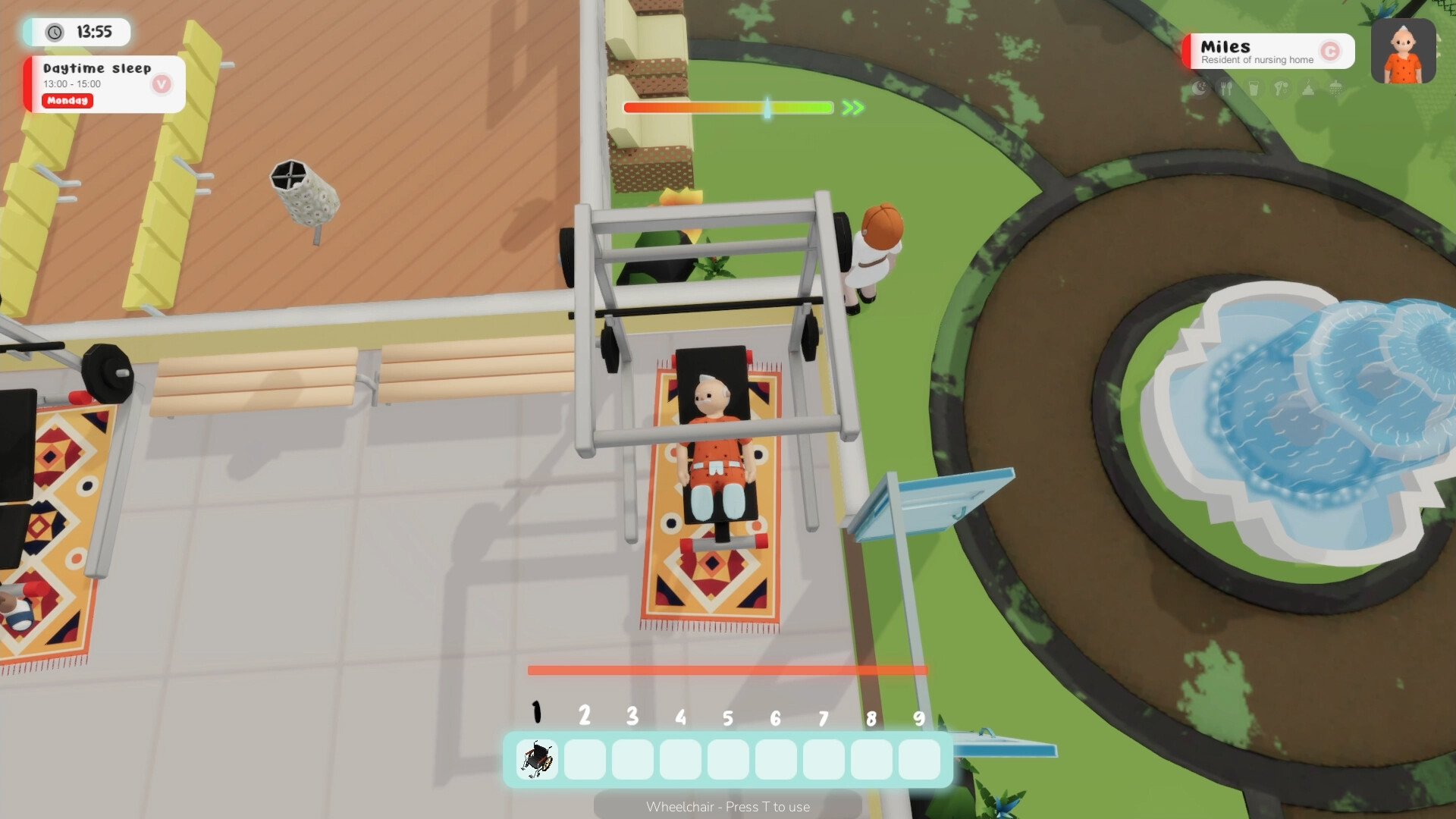
Task: Click the red C icon beside Miles
Action: [1332, 50]
